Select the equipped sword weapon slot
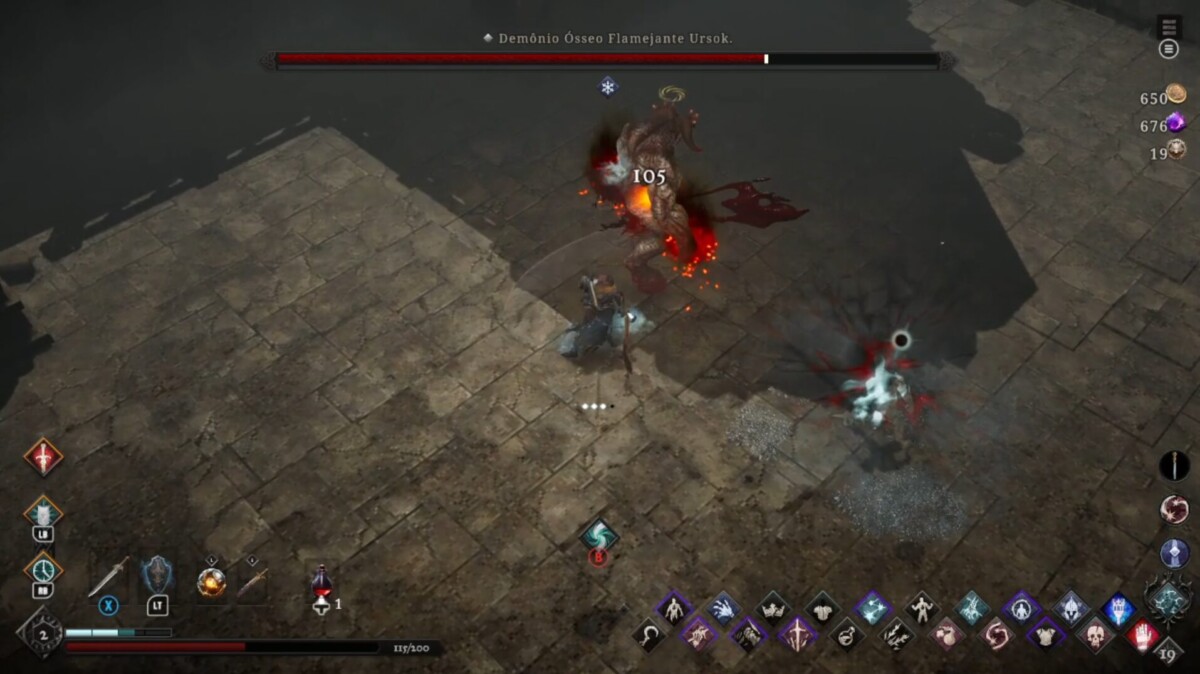The height and width of the screenshot is (674, 1200). pyautogui.click(x=108, y=577)
